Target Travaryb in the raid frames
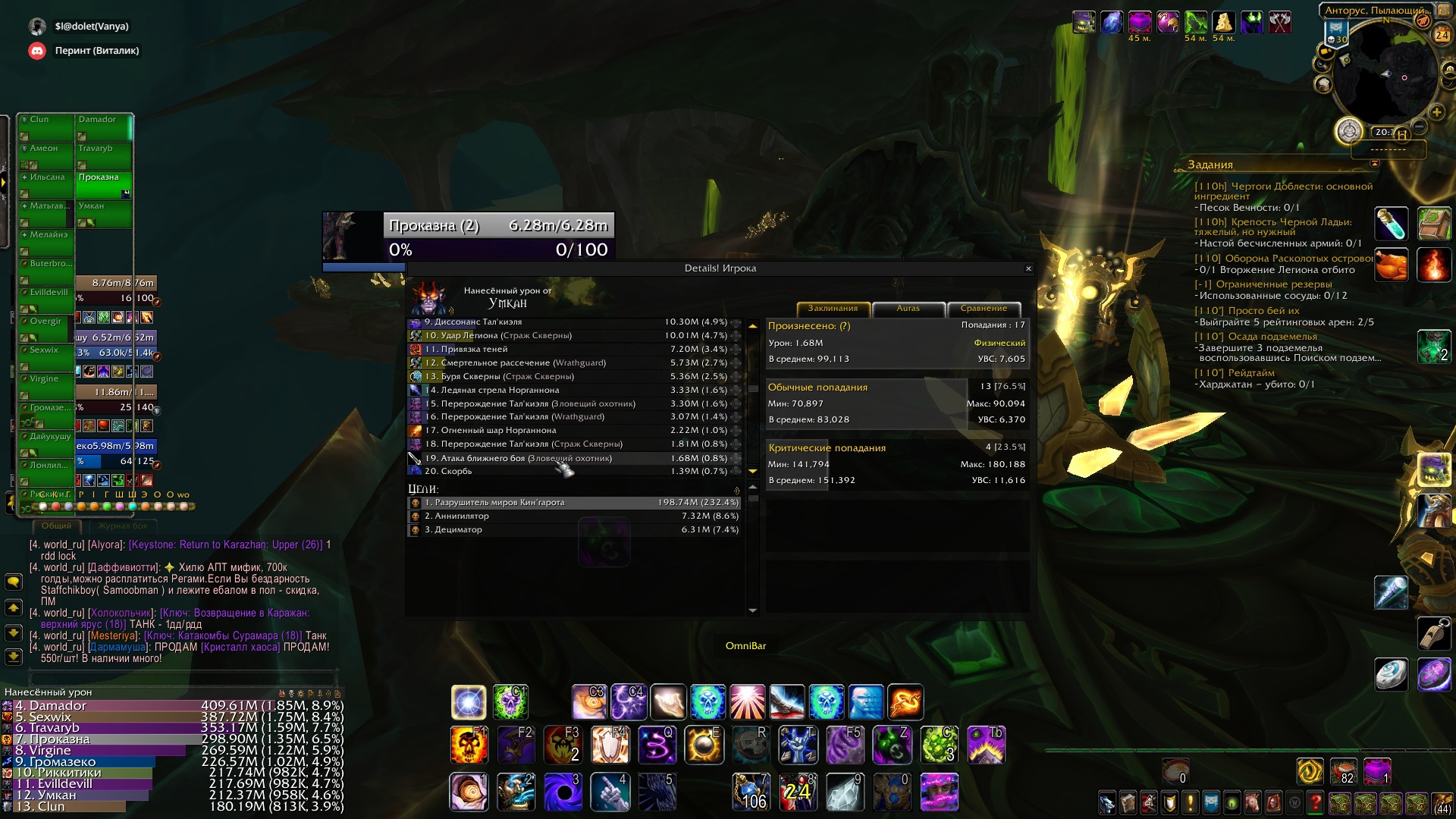This screenshot has height=819, width=1456. (x=103, y=155)
